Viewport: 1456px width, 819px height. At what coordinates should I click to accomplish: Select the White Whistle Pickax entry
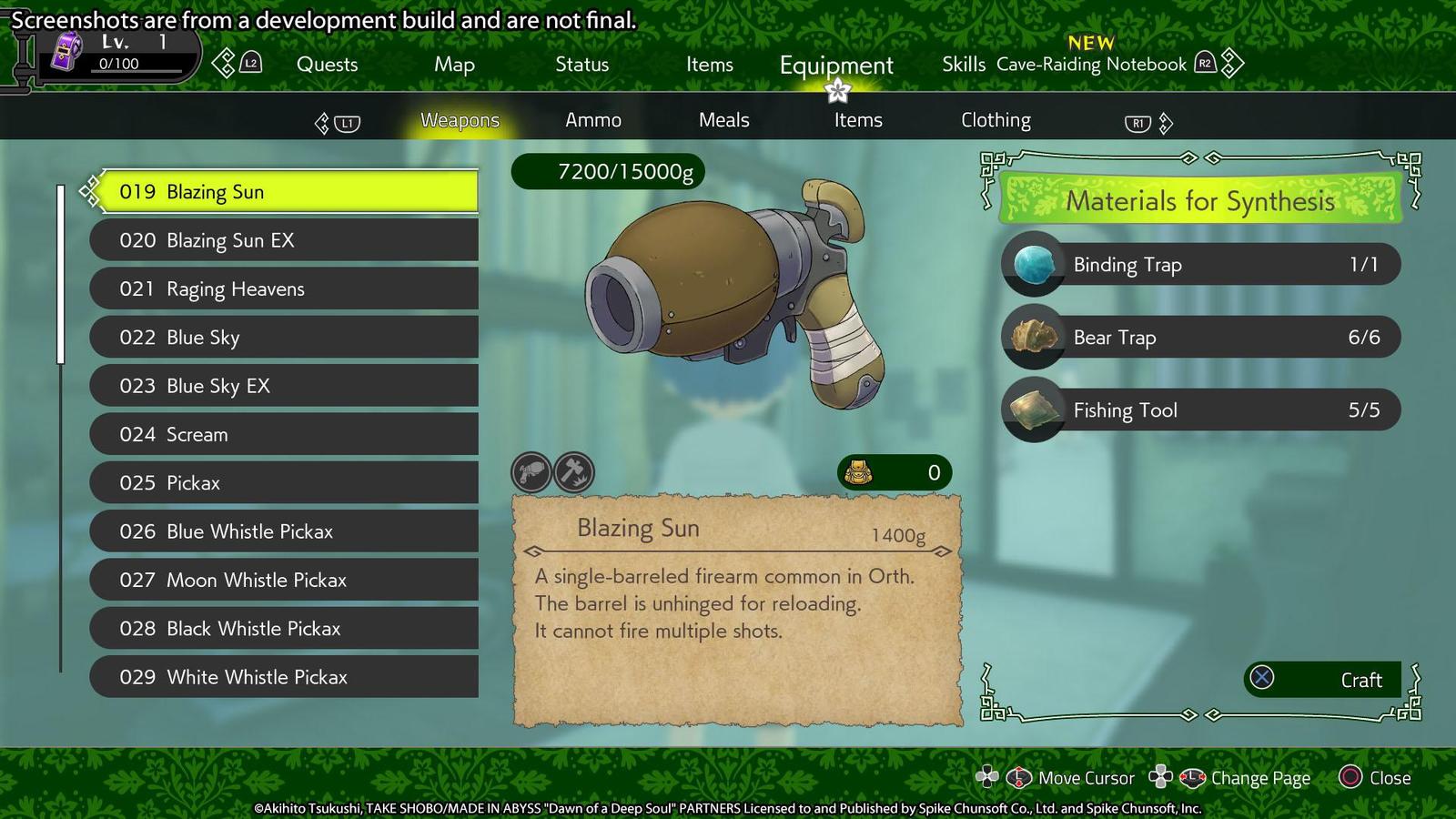284,677
